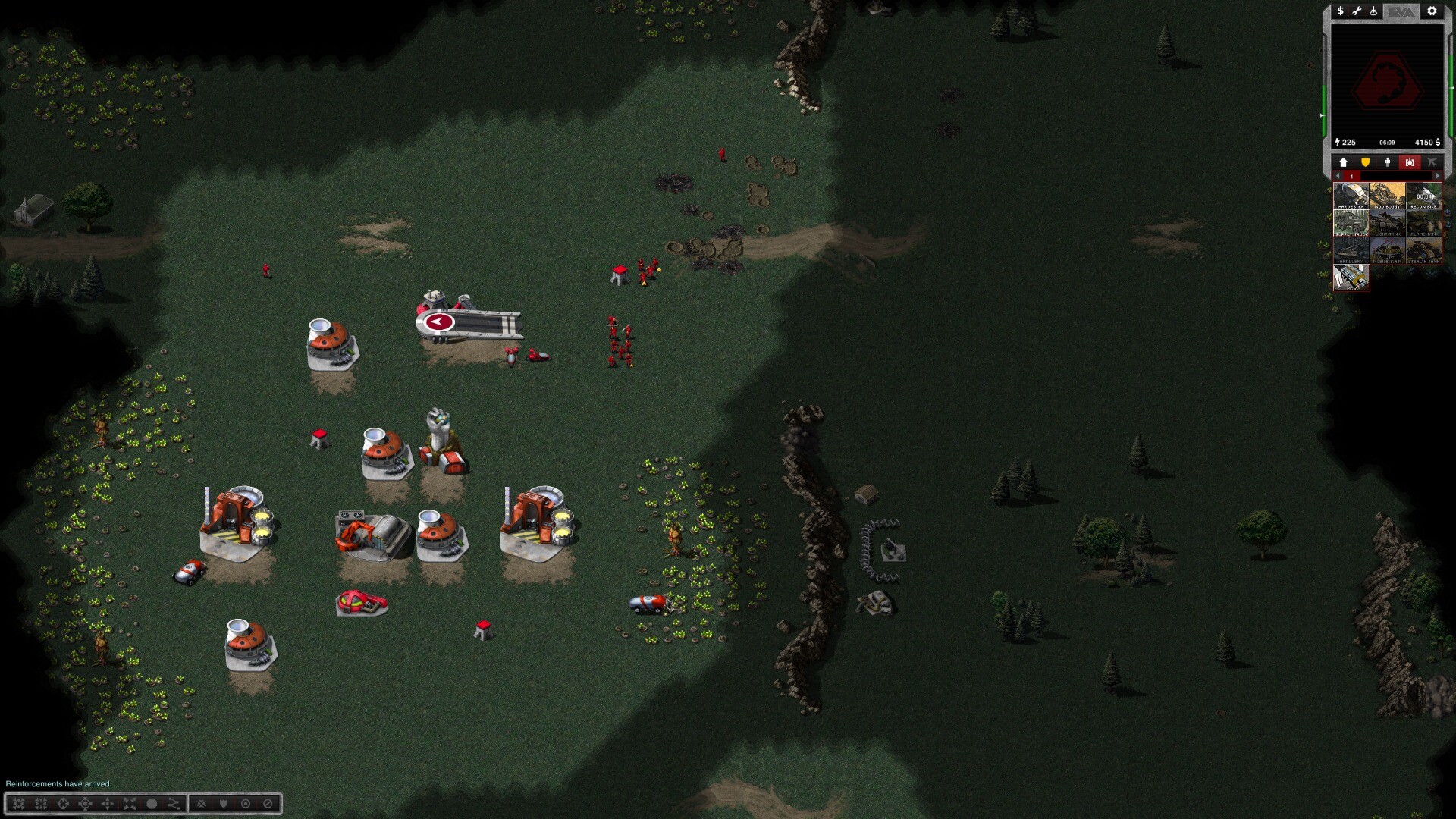Select the Vehicles production tab
The height and width of the screenshot is (819, 1456).
pos(1410,162)
